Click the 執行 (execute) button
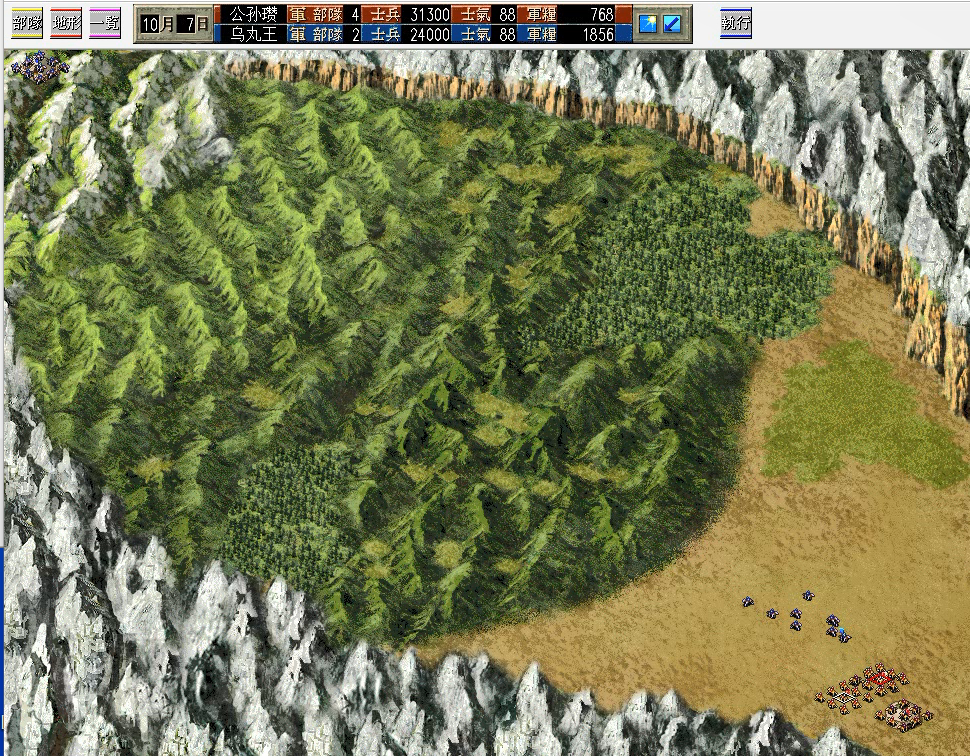This screenshot has width=970, height=756. pos(736,22)
